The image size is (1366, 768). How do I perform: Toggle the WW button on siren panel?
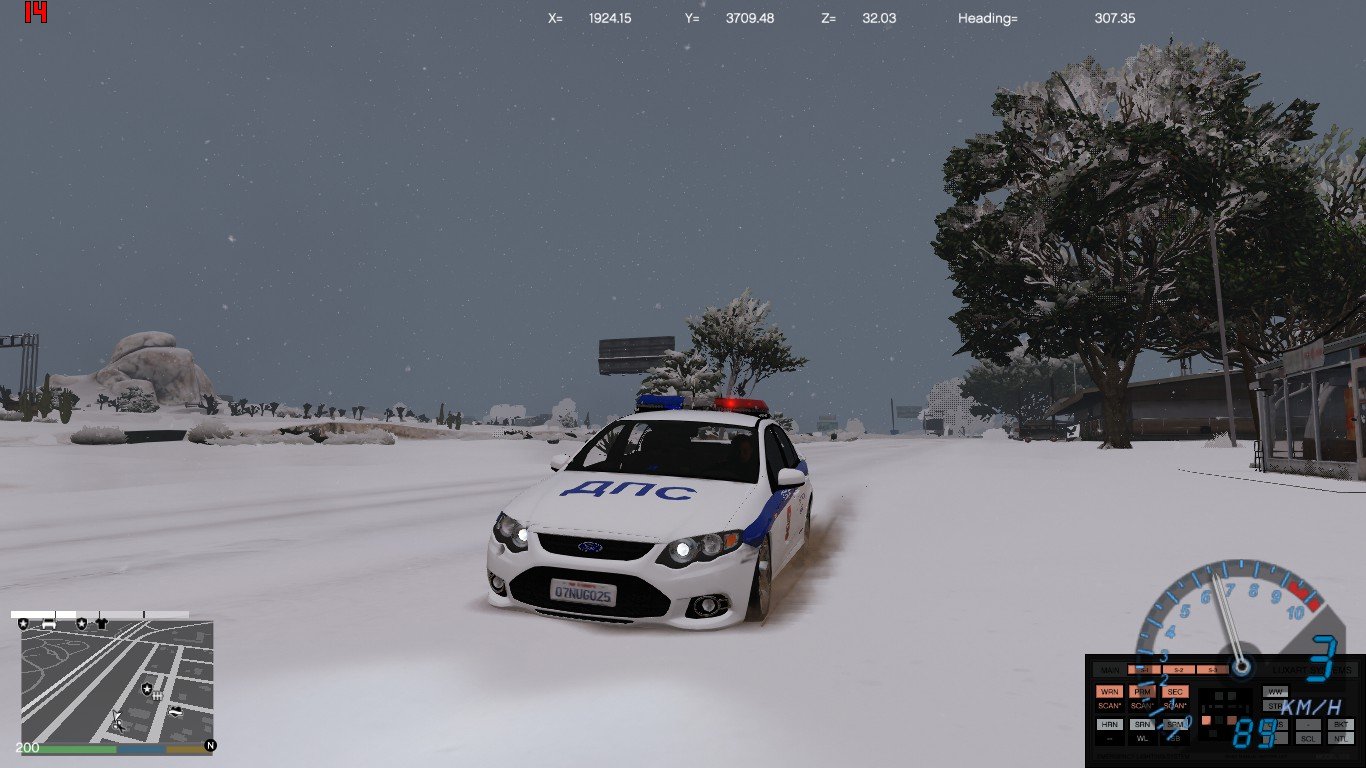1275,691
